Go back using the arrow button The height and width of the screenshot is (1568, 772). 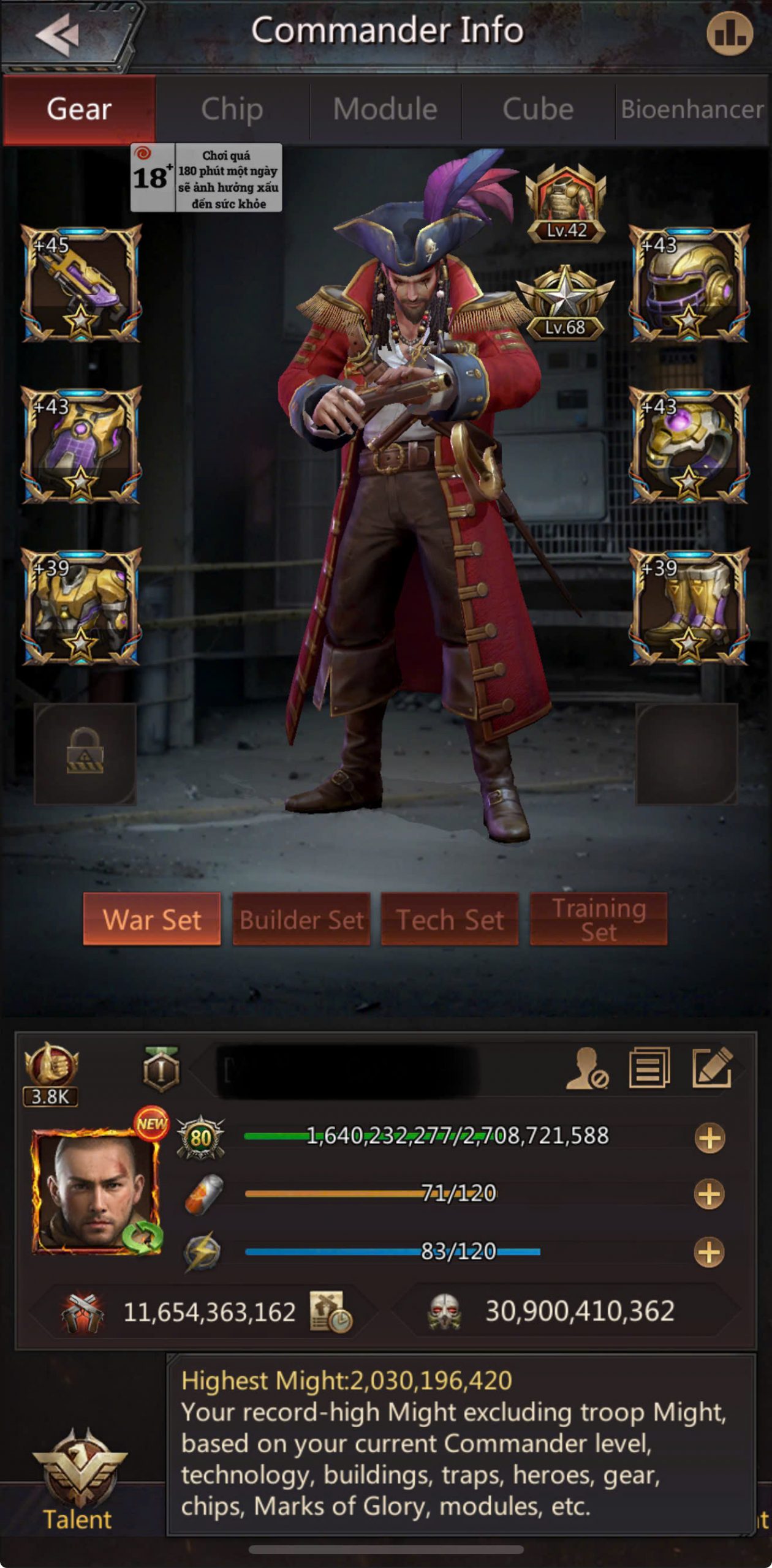tap(58, 34)
